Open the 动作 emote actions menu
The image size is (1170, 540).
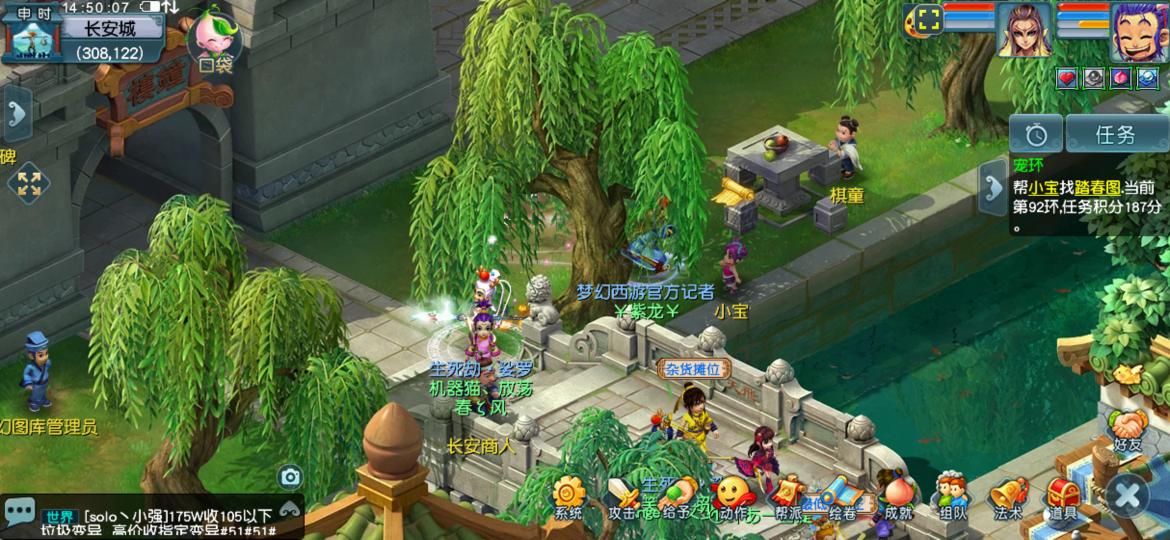click(x=732, y=494)
